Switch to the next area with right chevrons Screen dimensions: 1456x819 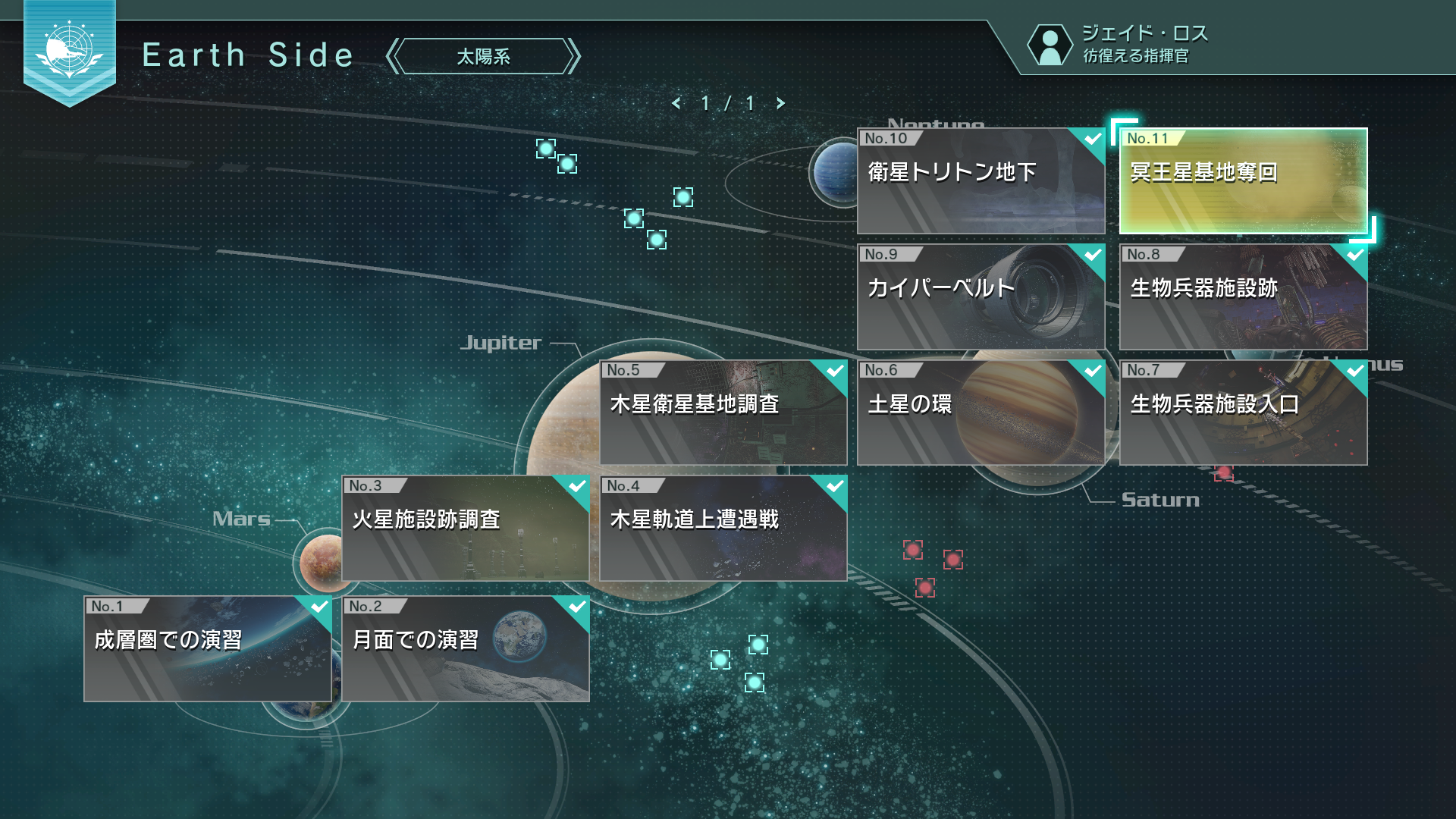coord(574,57)
